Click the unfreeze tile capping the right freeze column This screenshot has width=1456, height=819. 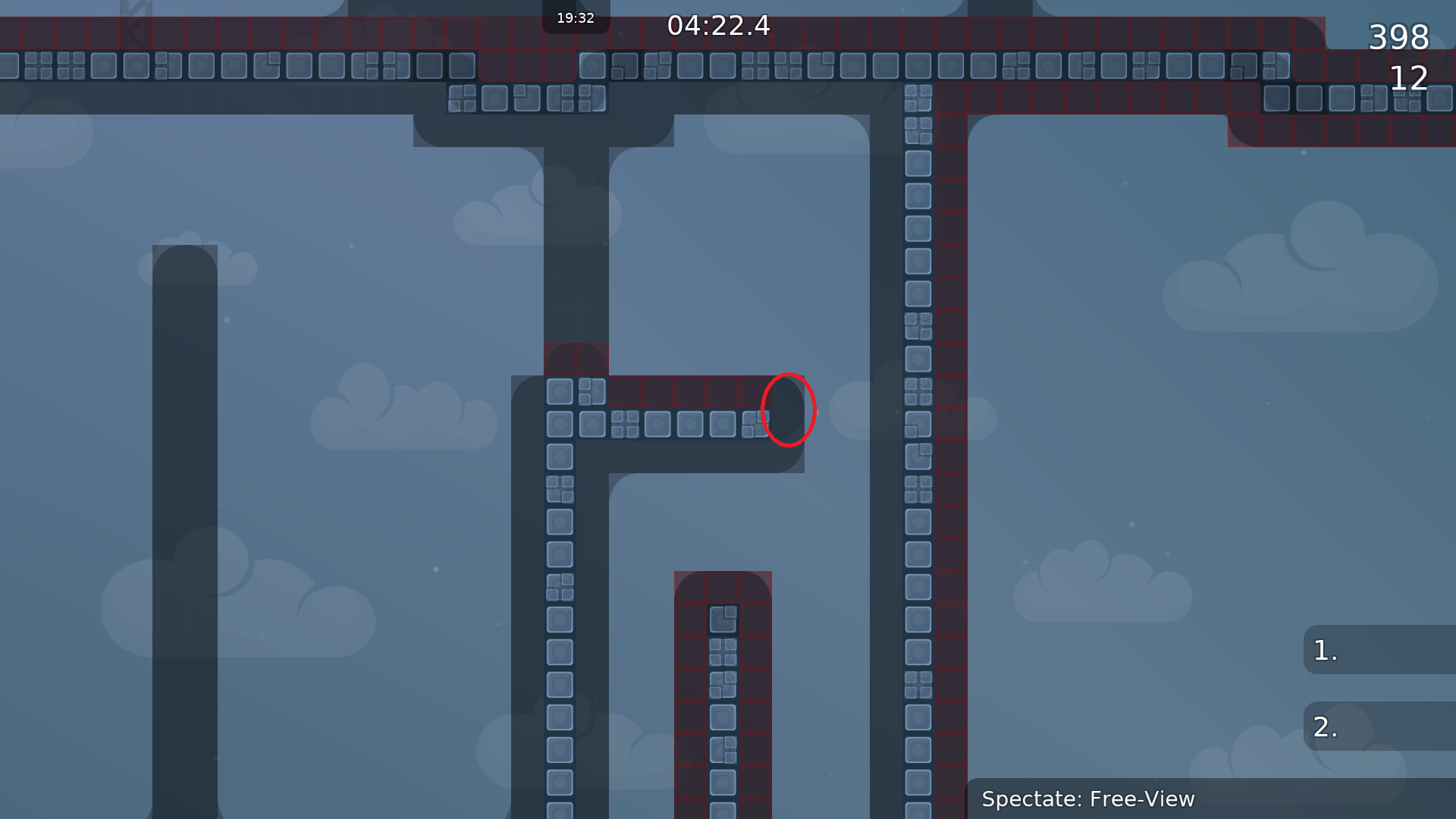(918, 97)
